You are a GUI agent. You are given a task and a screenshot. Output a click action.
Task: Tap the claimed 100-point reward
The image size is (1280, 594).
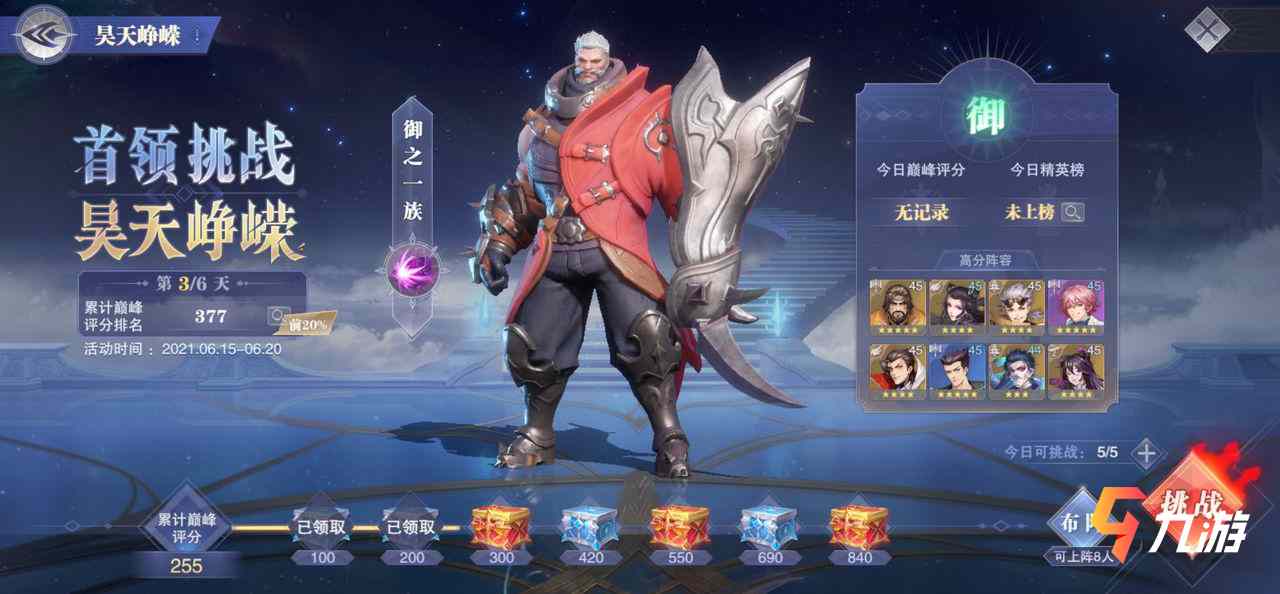coord(322,527)
